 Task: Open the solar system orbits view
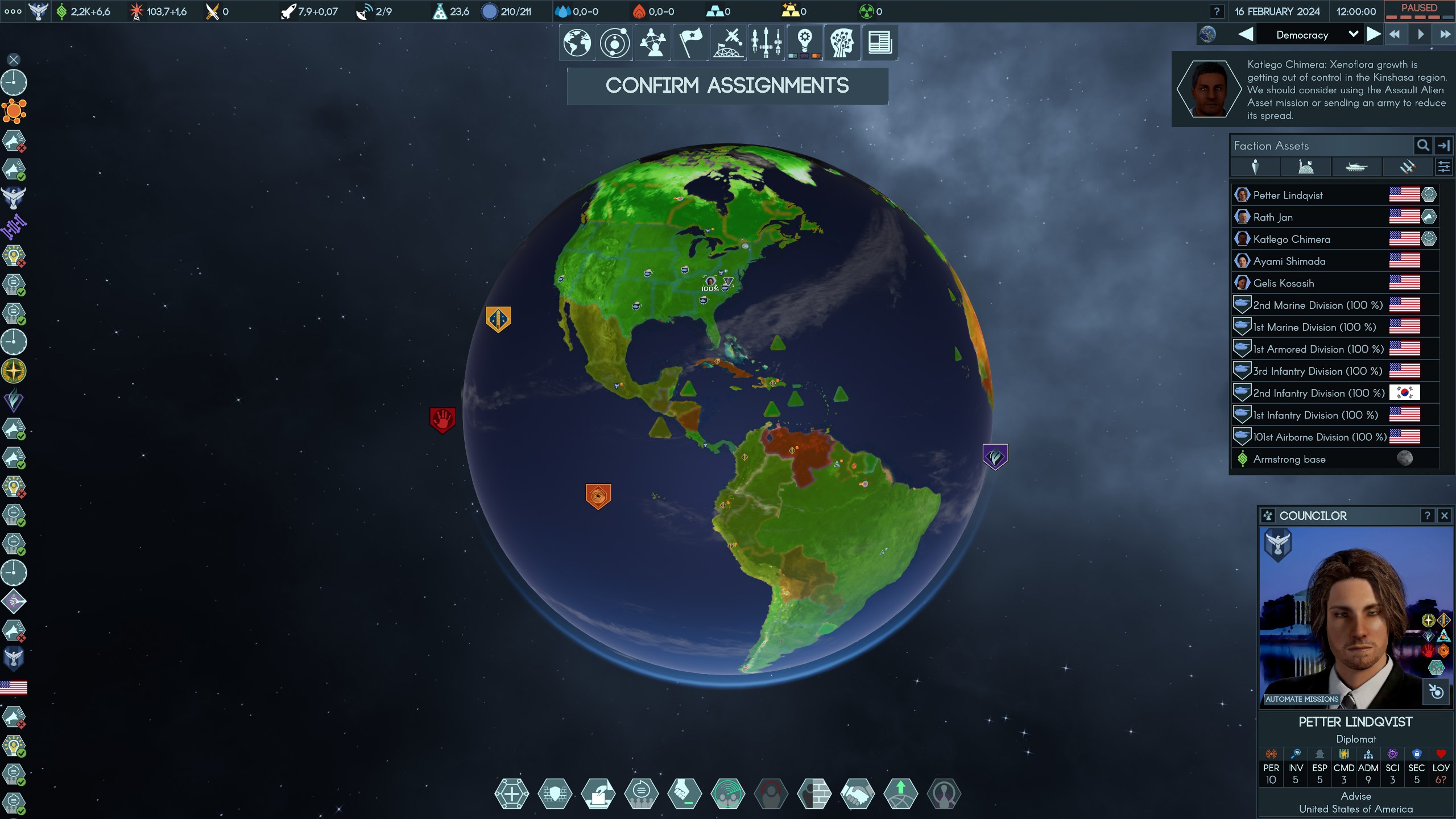615,43
